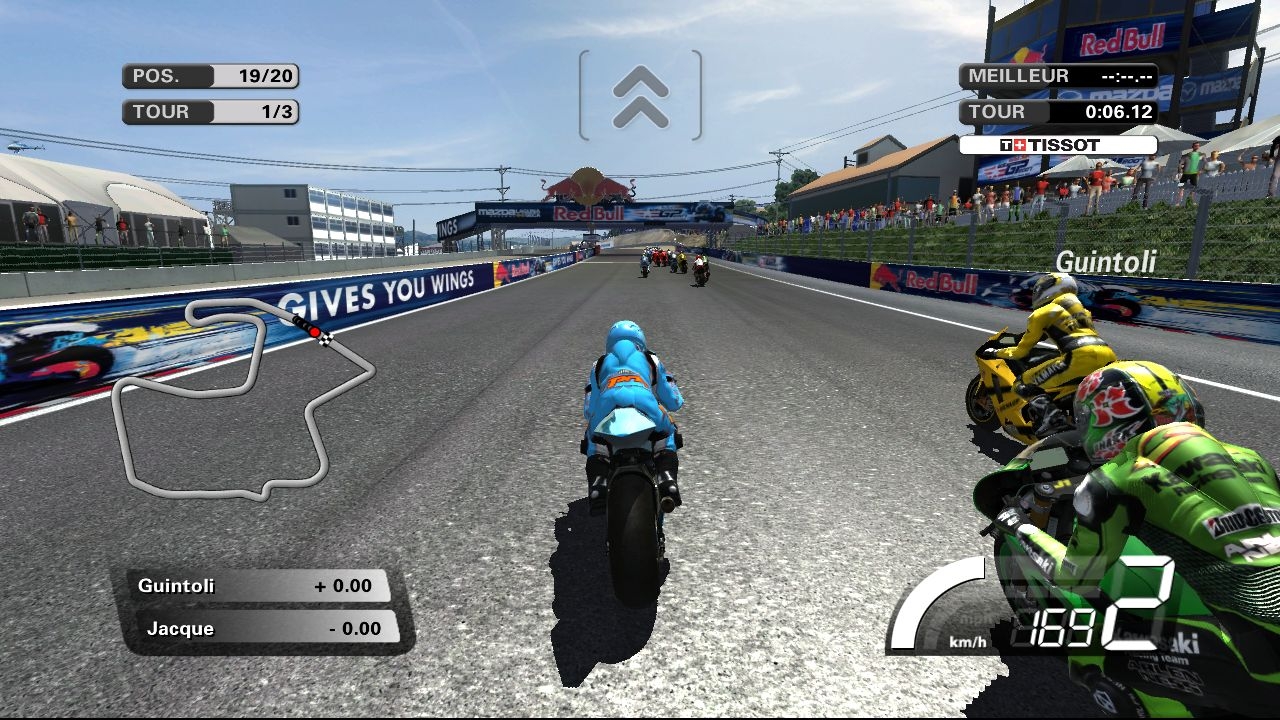Select the Jacque row in the gap list
Screen dimensions: 1280x720
pos(263,628)
